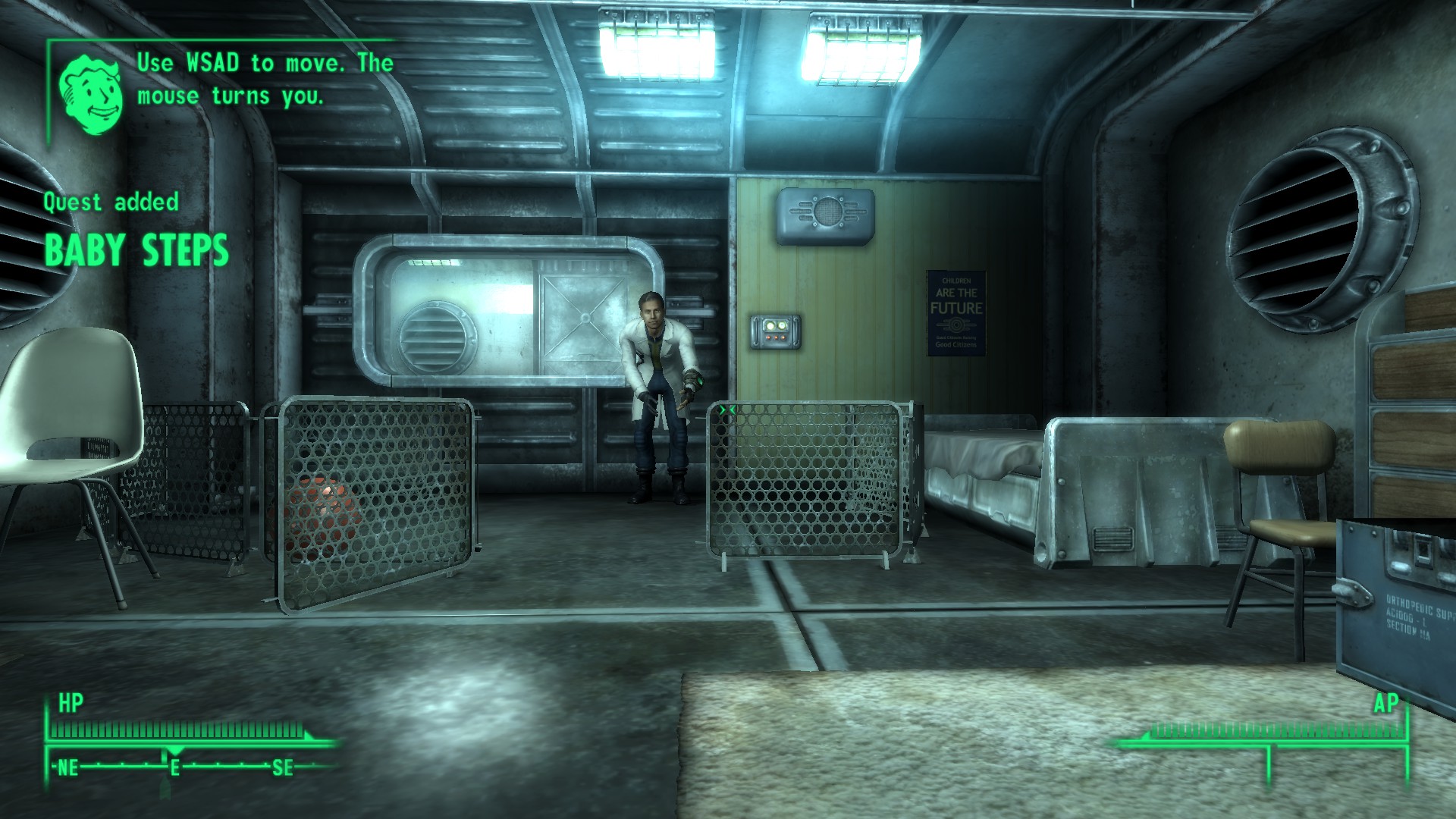
Task: Select the Pip-Boy on the doctor's wrist
Action: [699, 380]
